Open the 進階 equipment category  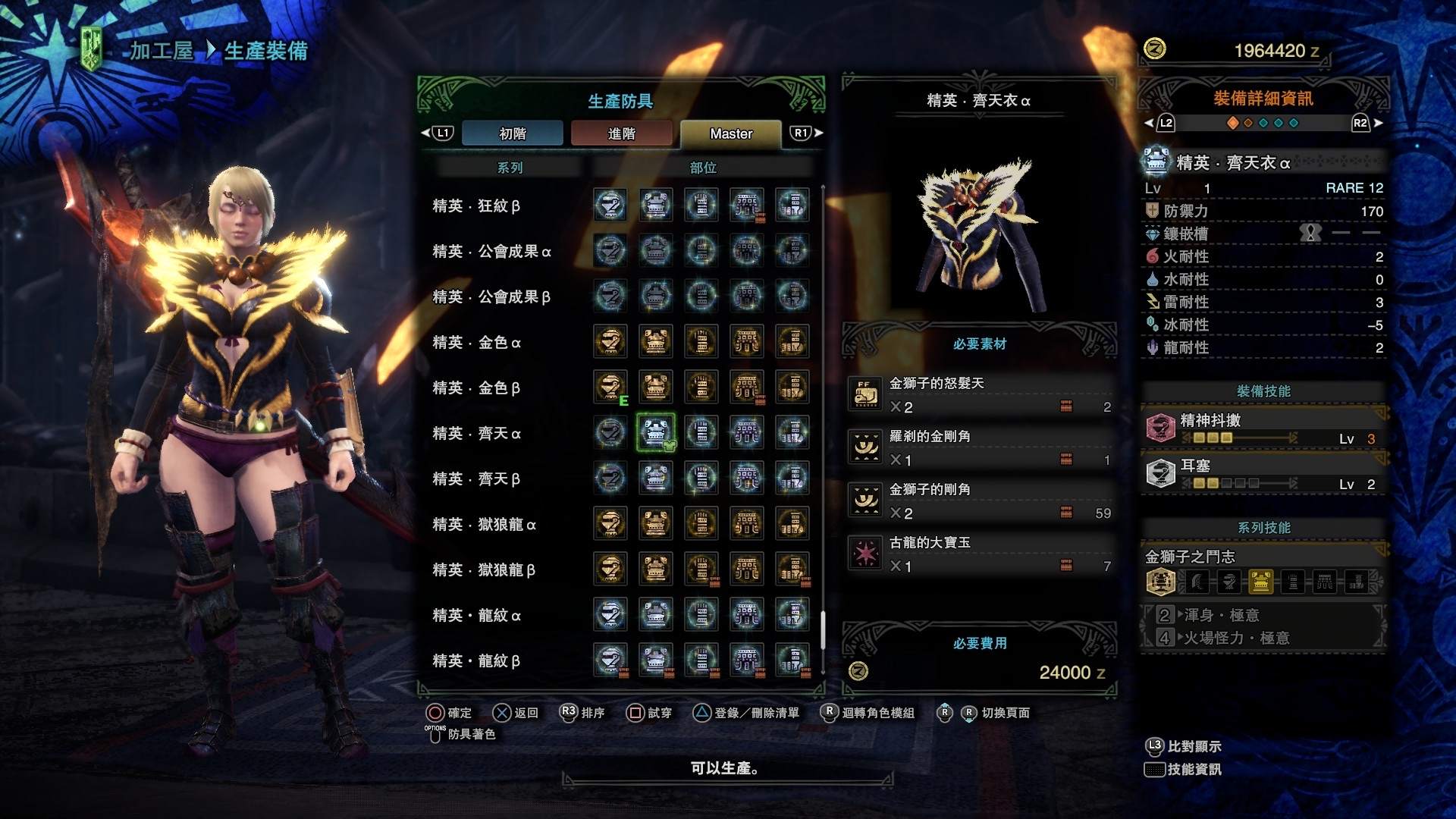(621, 133)
